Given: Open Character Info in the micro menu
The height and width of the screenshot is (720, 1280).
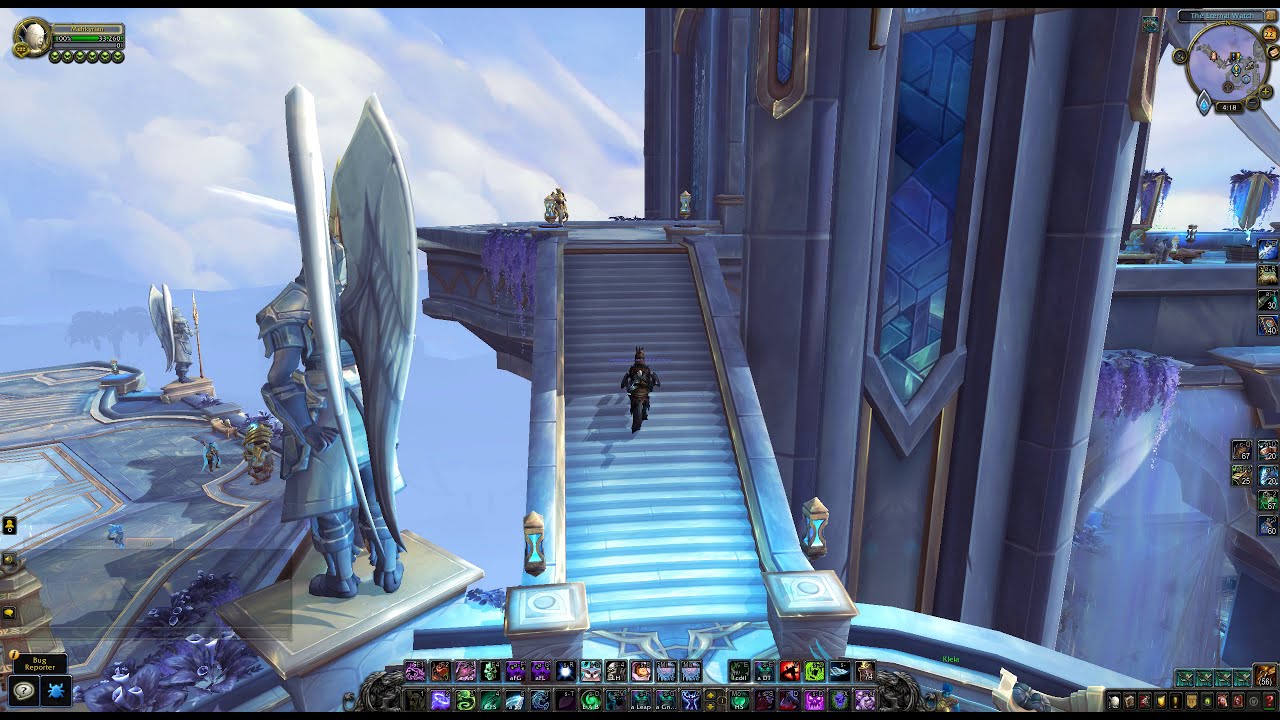Looking at the screenshot, I should coord(1114,700).
